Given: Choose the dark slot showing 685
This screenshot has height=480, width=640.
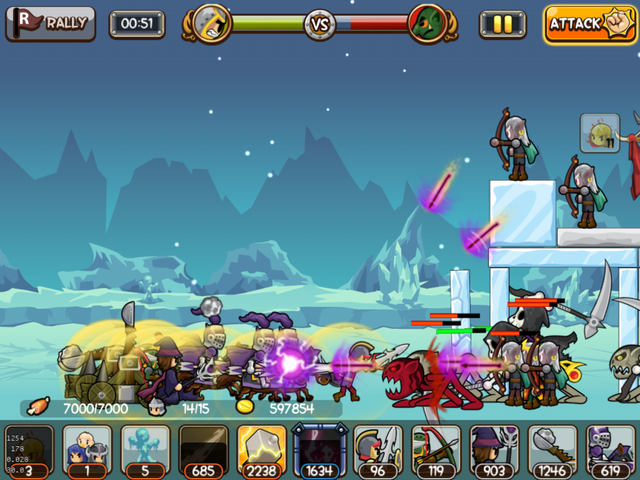Looking at the screenshot, I should [x=203, y=450].
